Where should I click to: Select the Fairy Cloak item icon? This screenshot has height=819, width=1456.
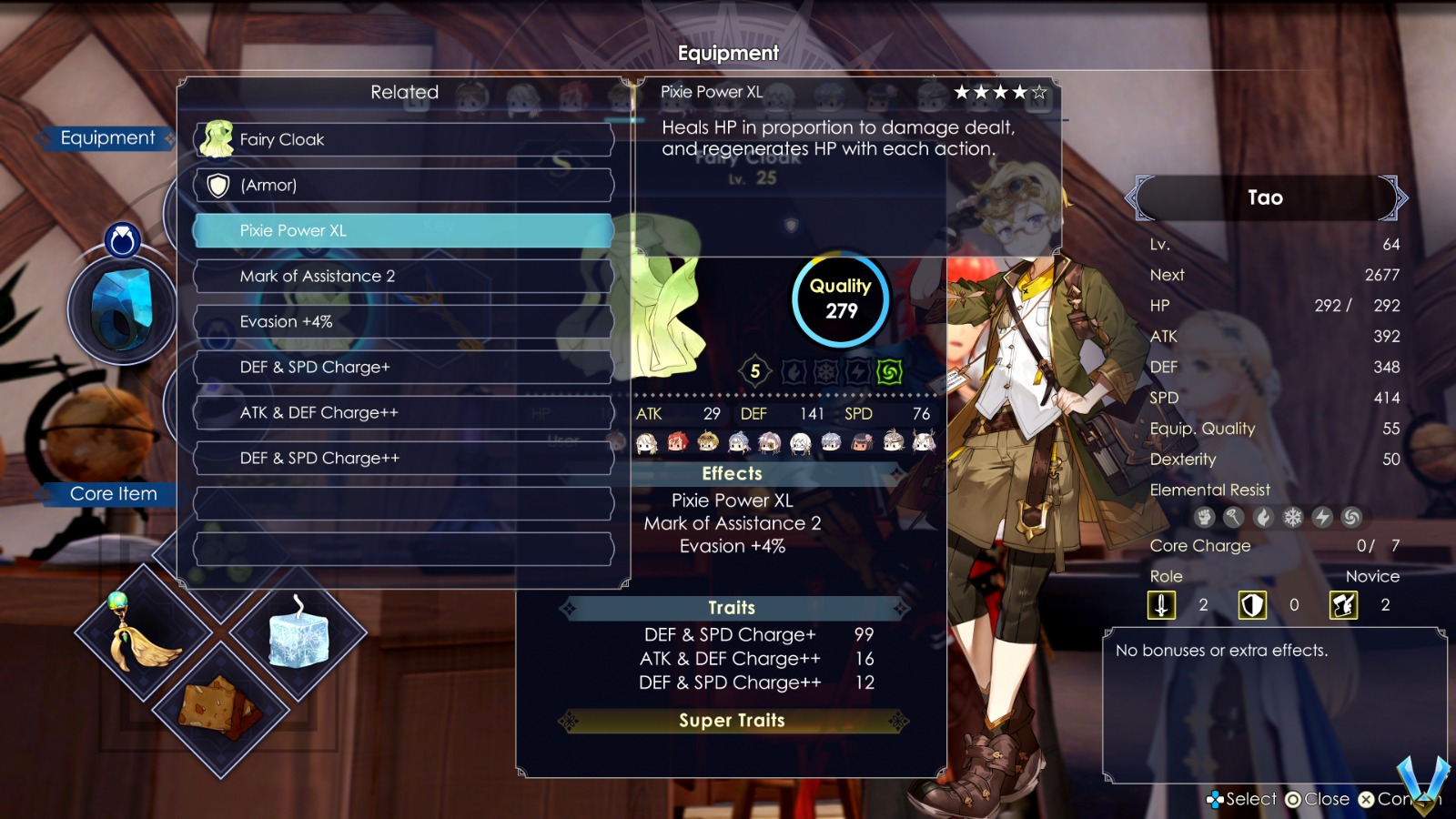point(215,138)
